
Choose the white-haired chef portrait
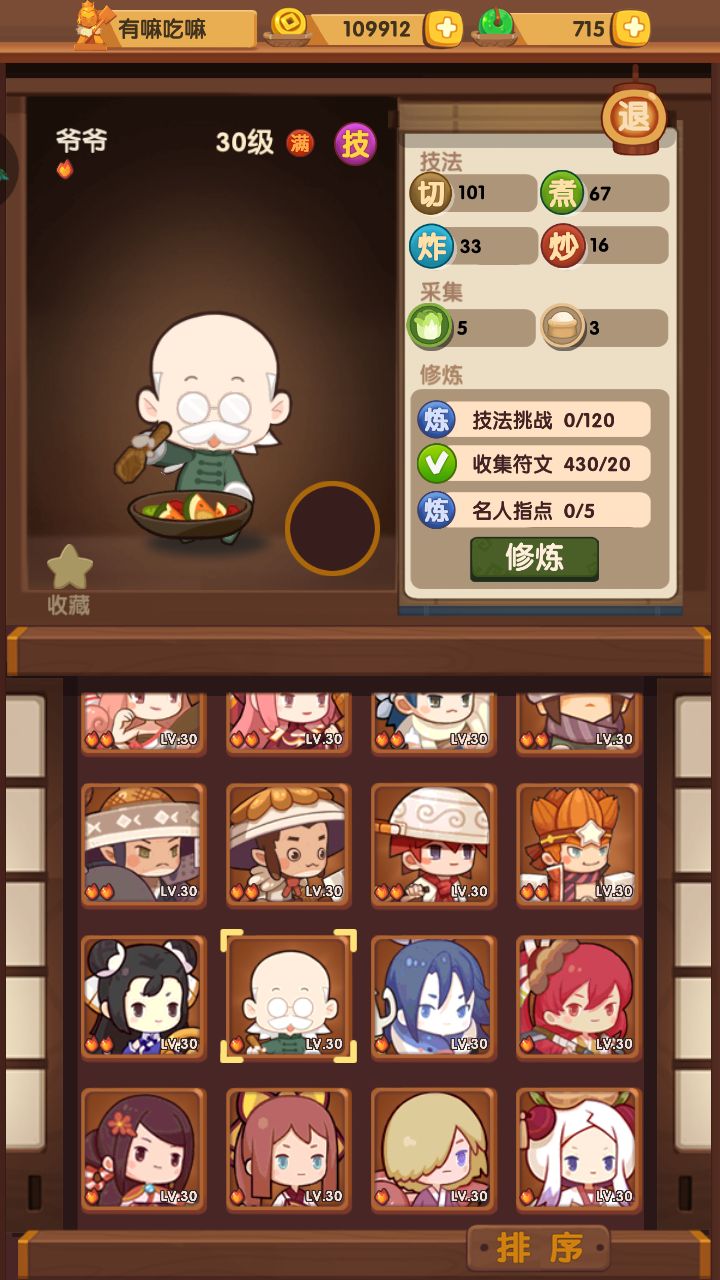tap(579, 1149)
